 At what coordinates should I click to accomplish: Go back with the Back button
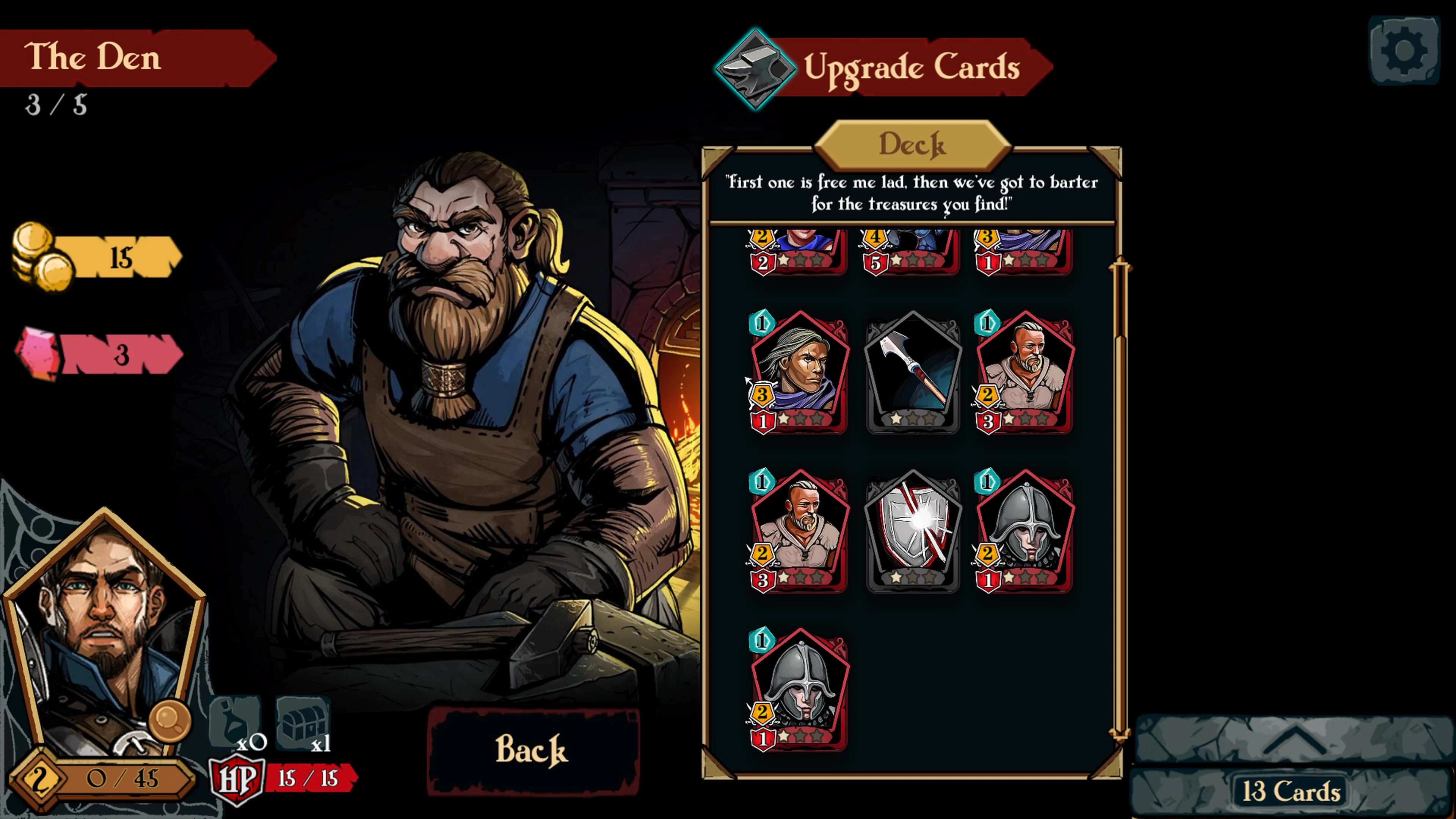(x=532, y=750)
